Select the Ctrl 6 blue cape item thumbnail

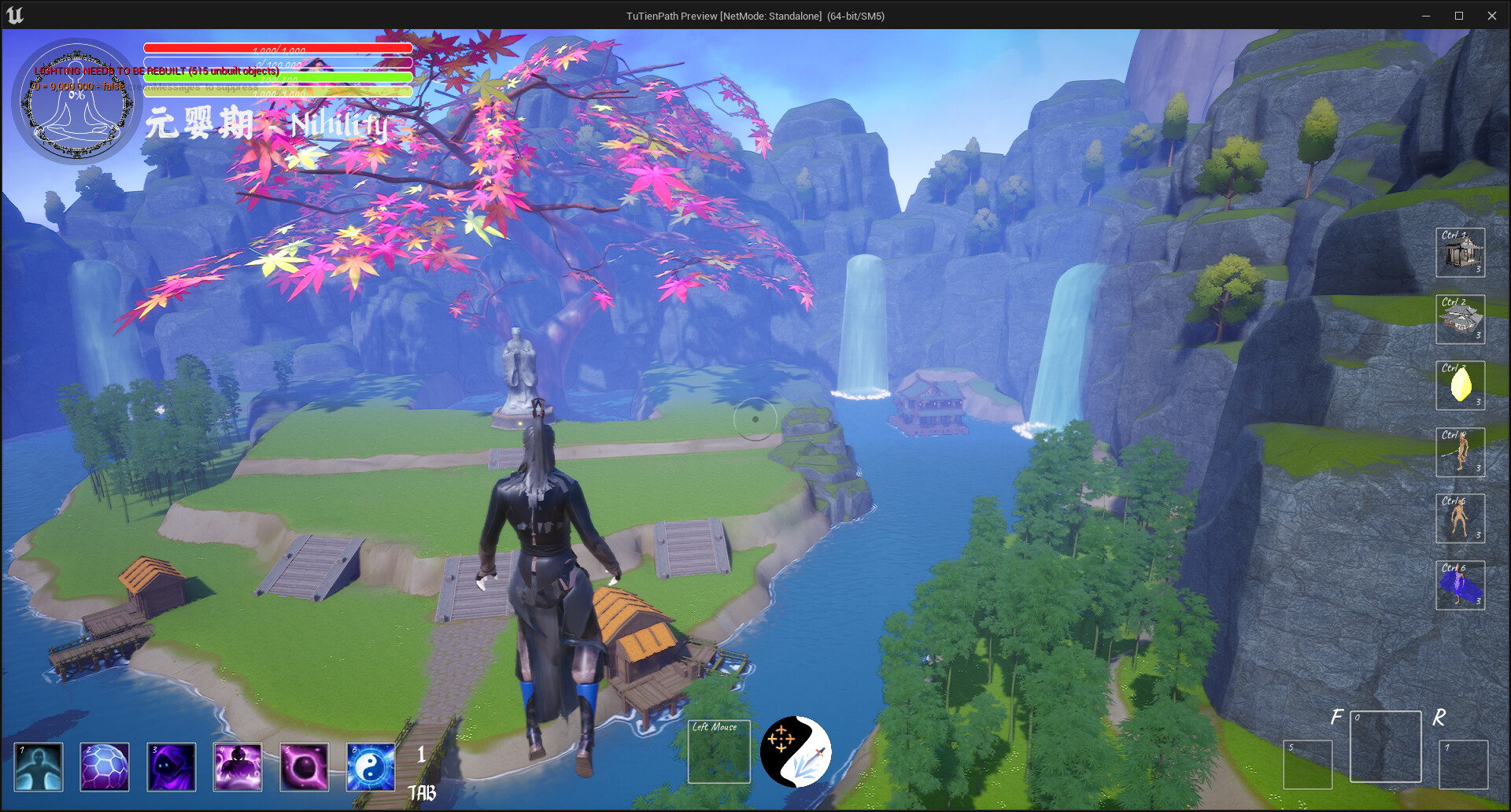1461,584
